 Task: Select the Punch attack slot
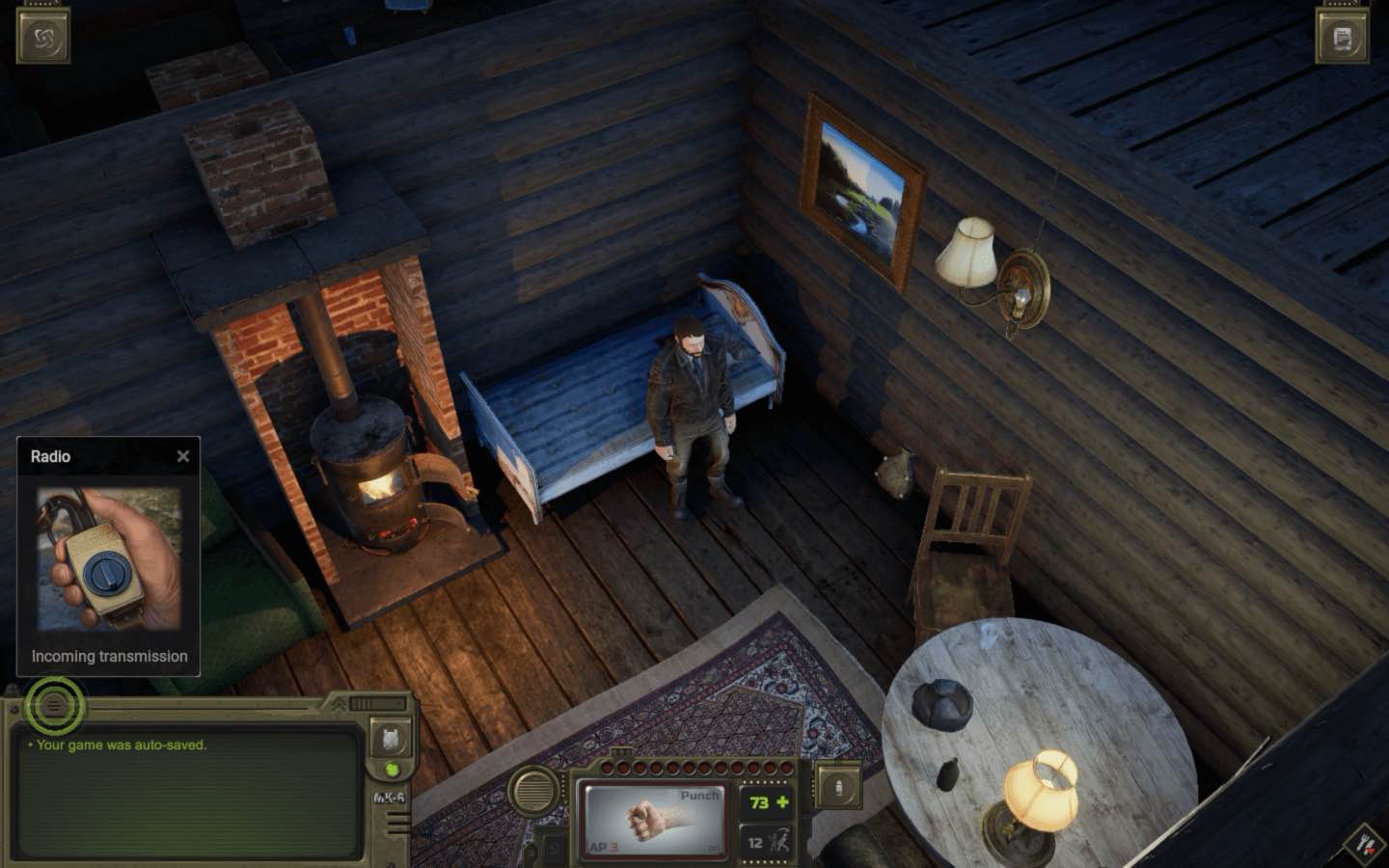(x=652, y=819)
